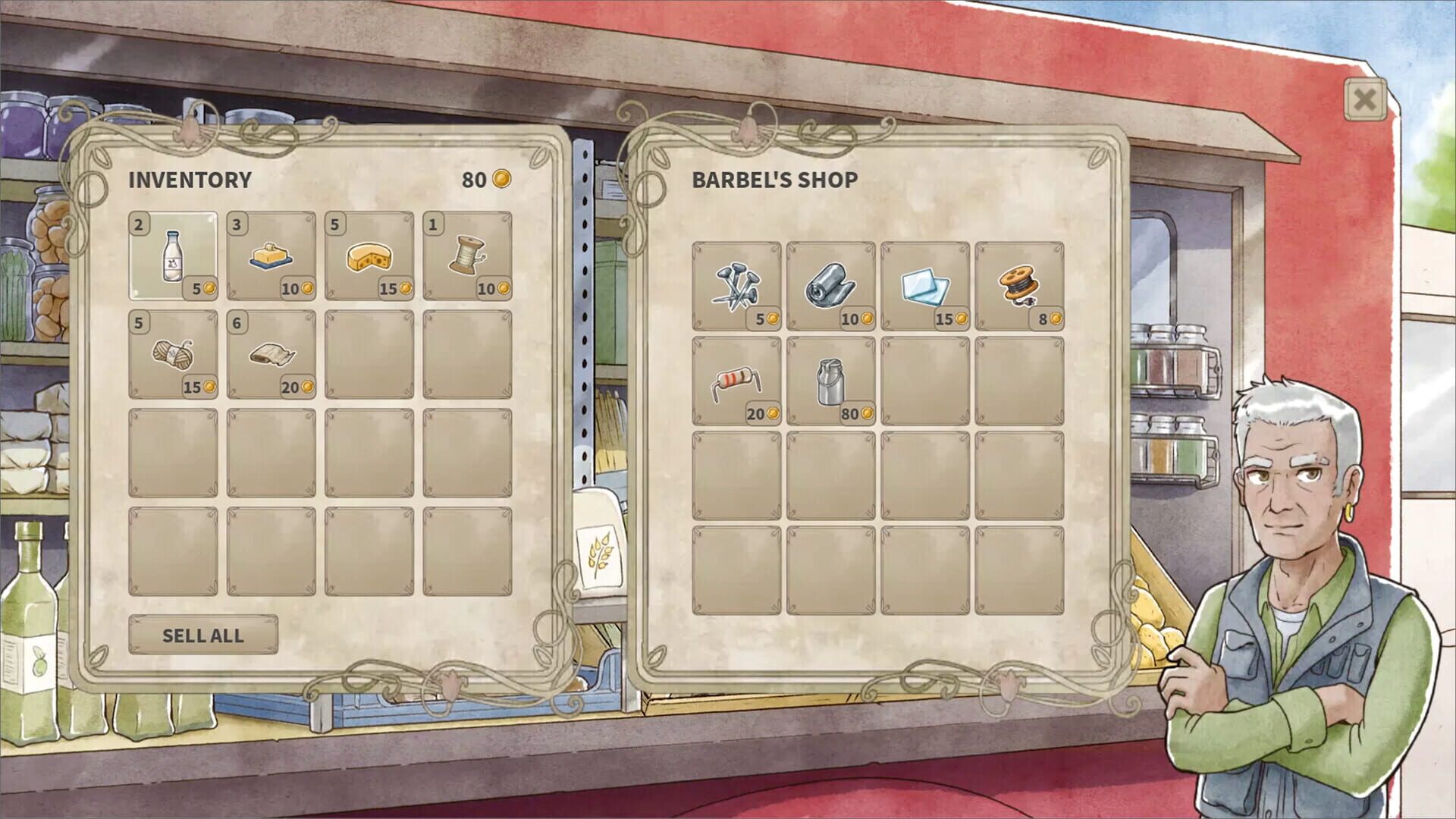The image size is (1456, 819).
Task: Click the wire spool priced at 8 coins
Action: (1020, 284)
